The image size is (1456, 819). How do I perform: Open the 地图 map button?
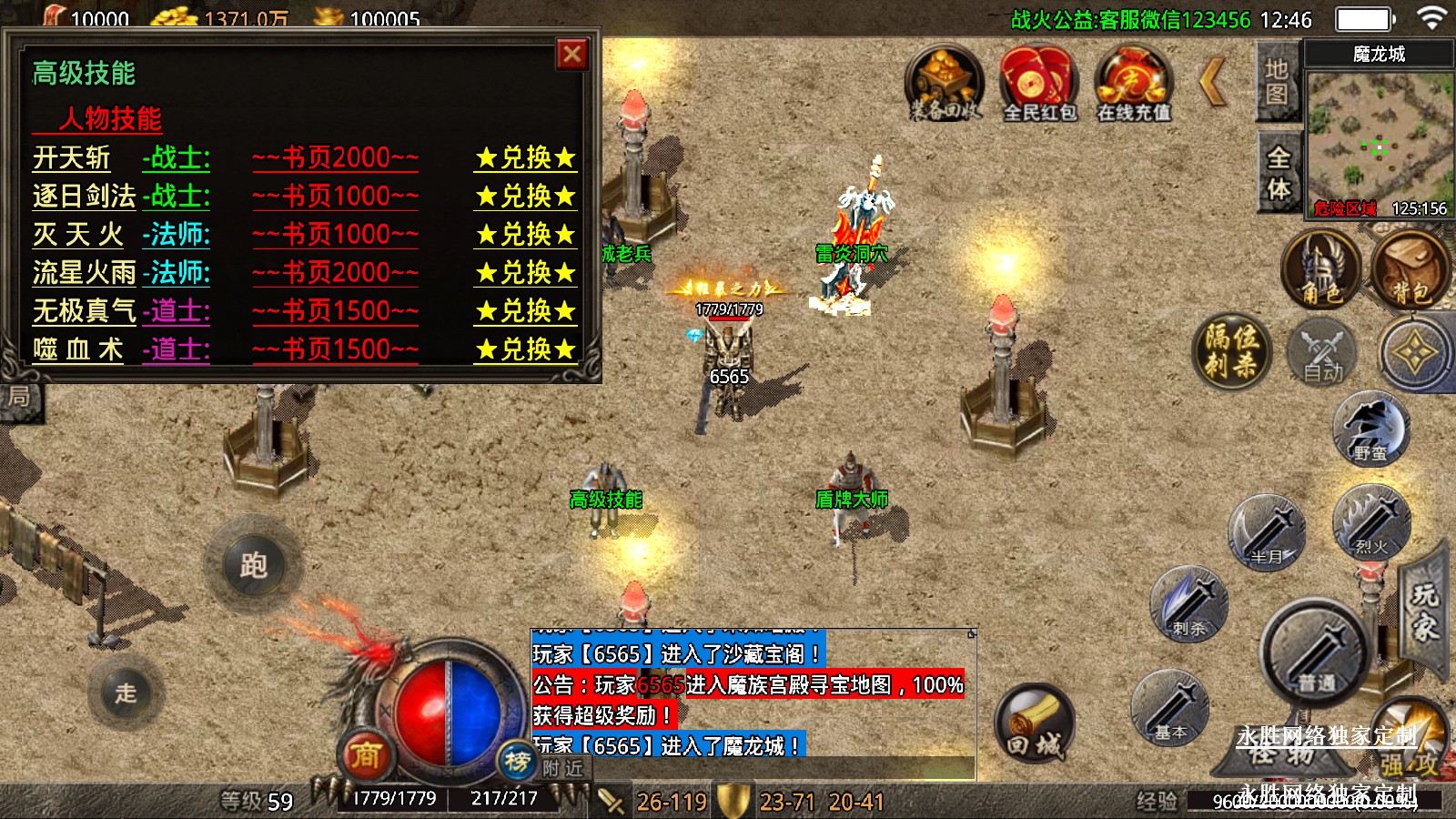pos(1277,82)
